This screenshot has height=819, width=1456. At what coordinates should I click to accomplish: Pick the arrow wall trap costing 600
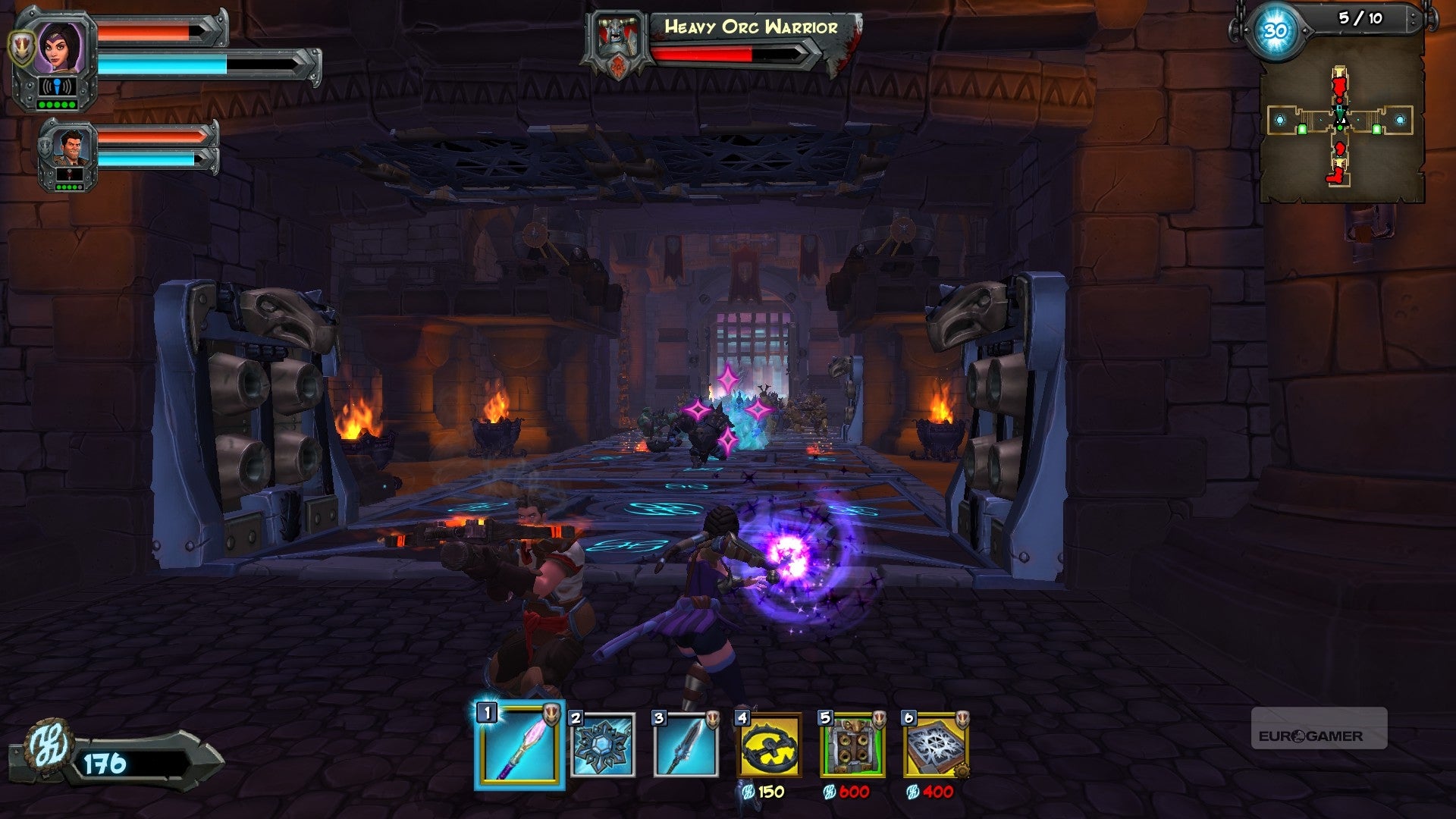pos(852,745)
